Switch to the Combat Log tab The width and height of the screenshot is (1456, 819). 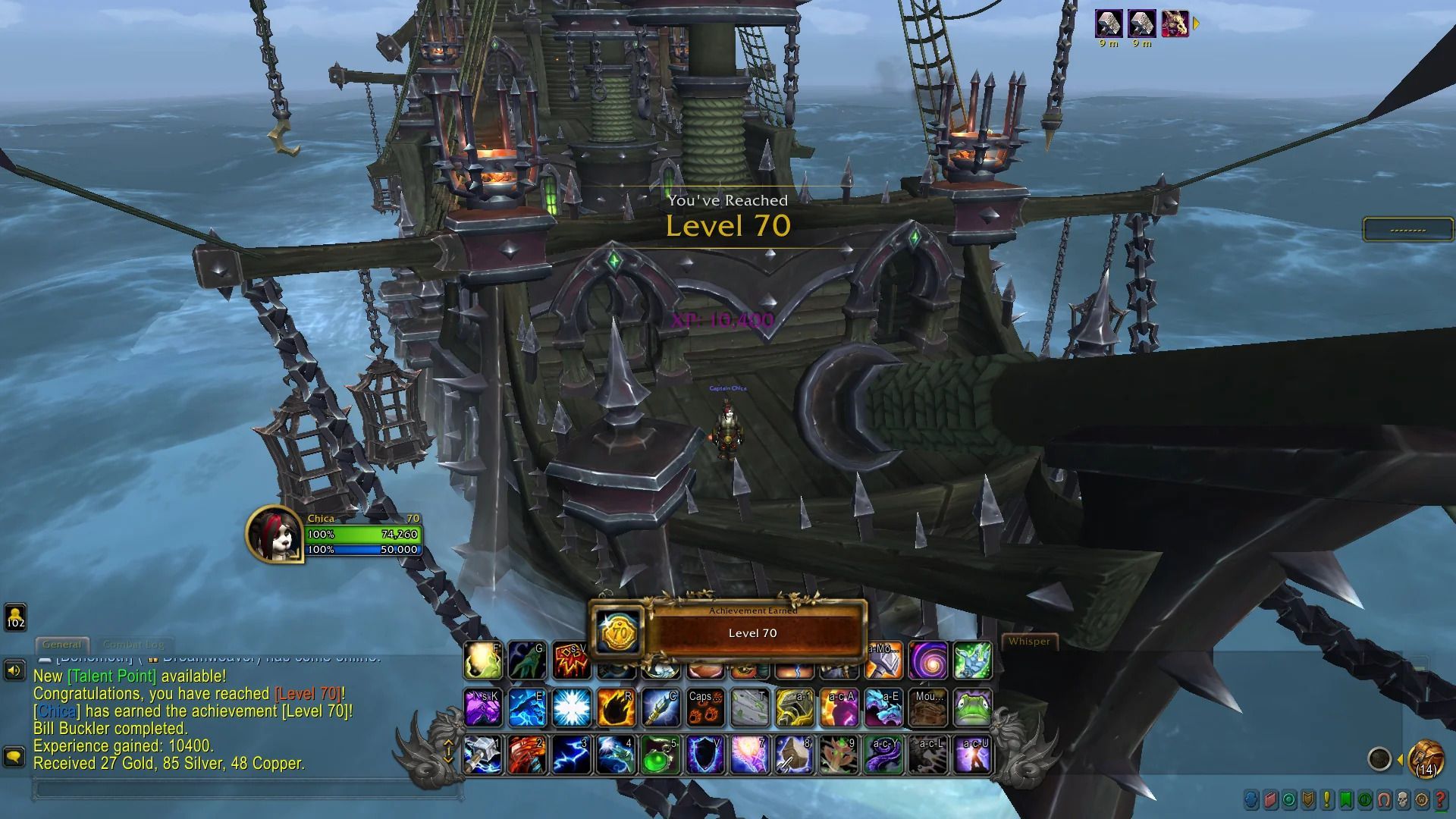pos(134,644)
